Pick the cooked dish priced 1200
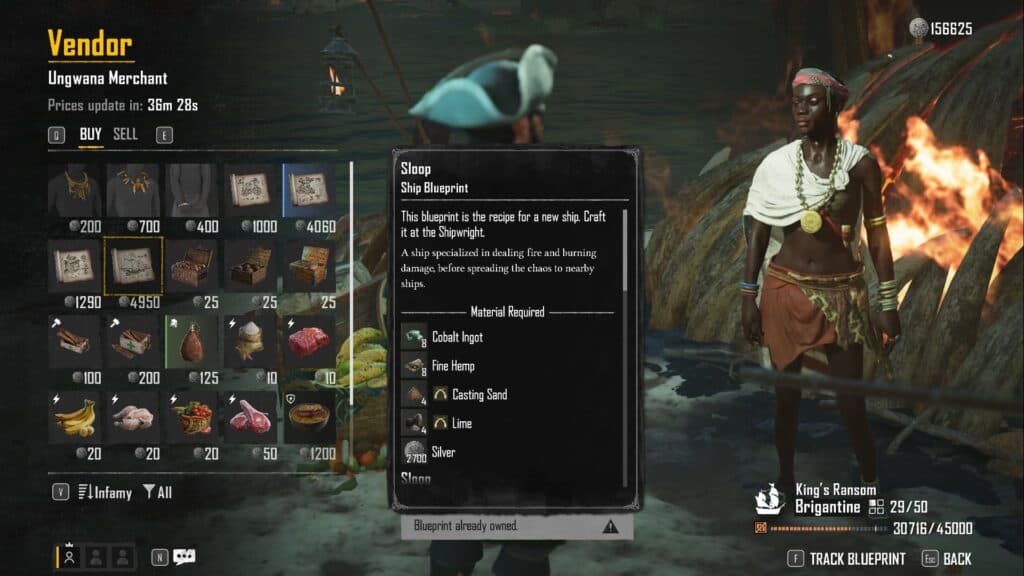 click(308, 416)
